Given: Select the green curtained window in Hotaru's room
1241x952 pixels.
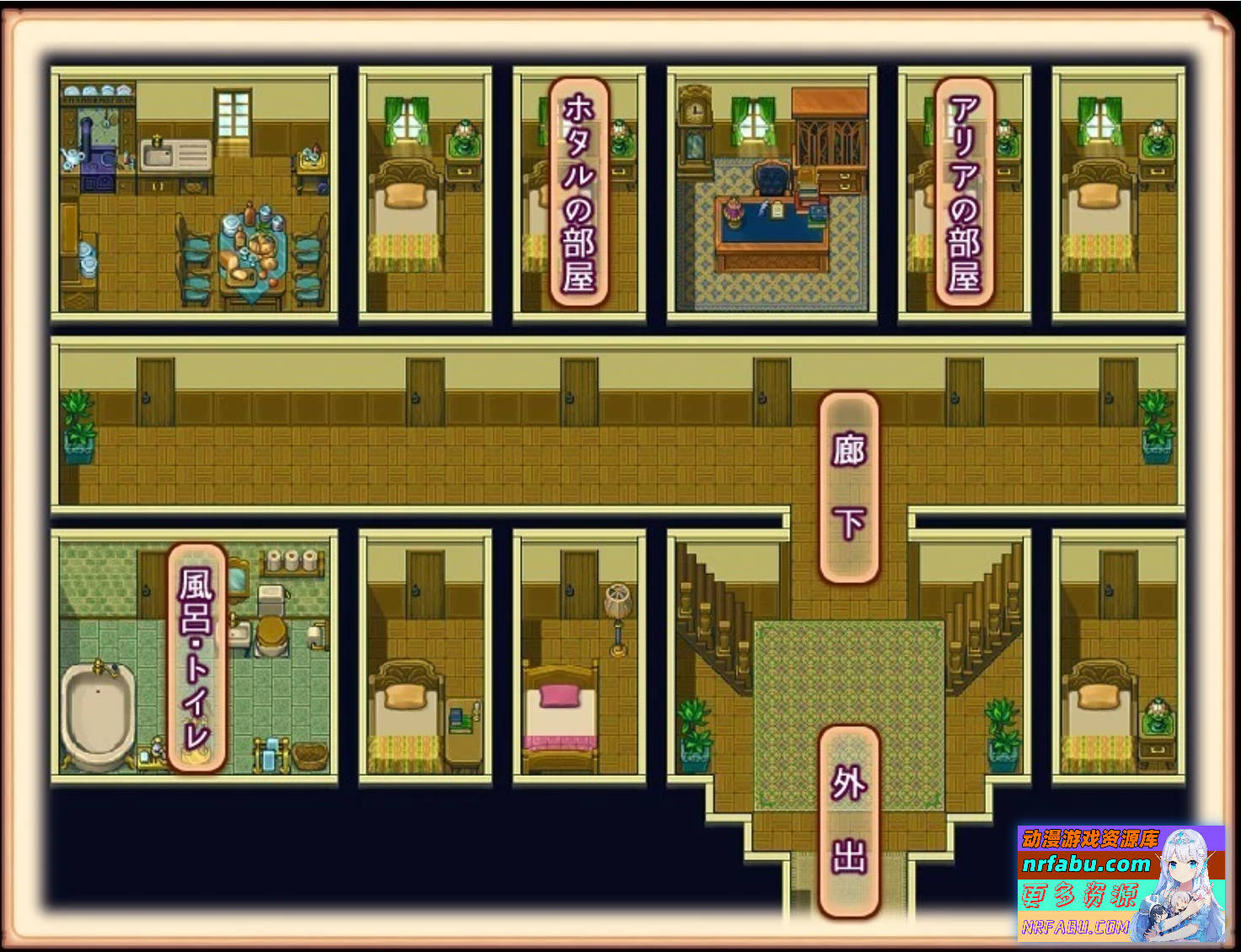Looking at the screenshot, I should pyautogui.click(x=540, y=122).
